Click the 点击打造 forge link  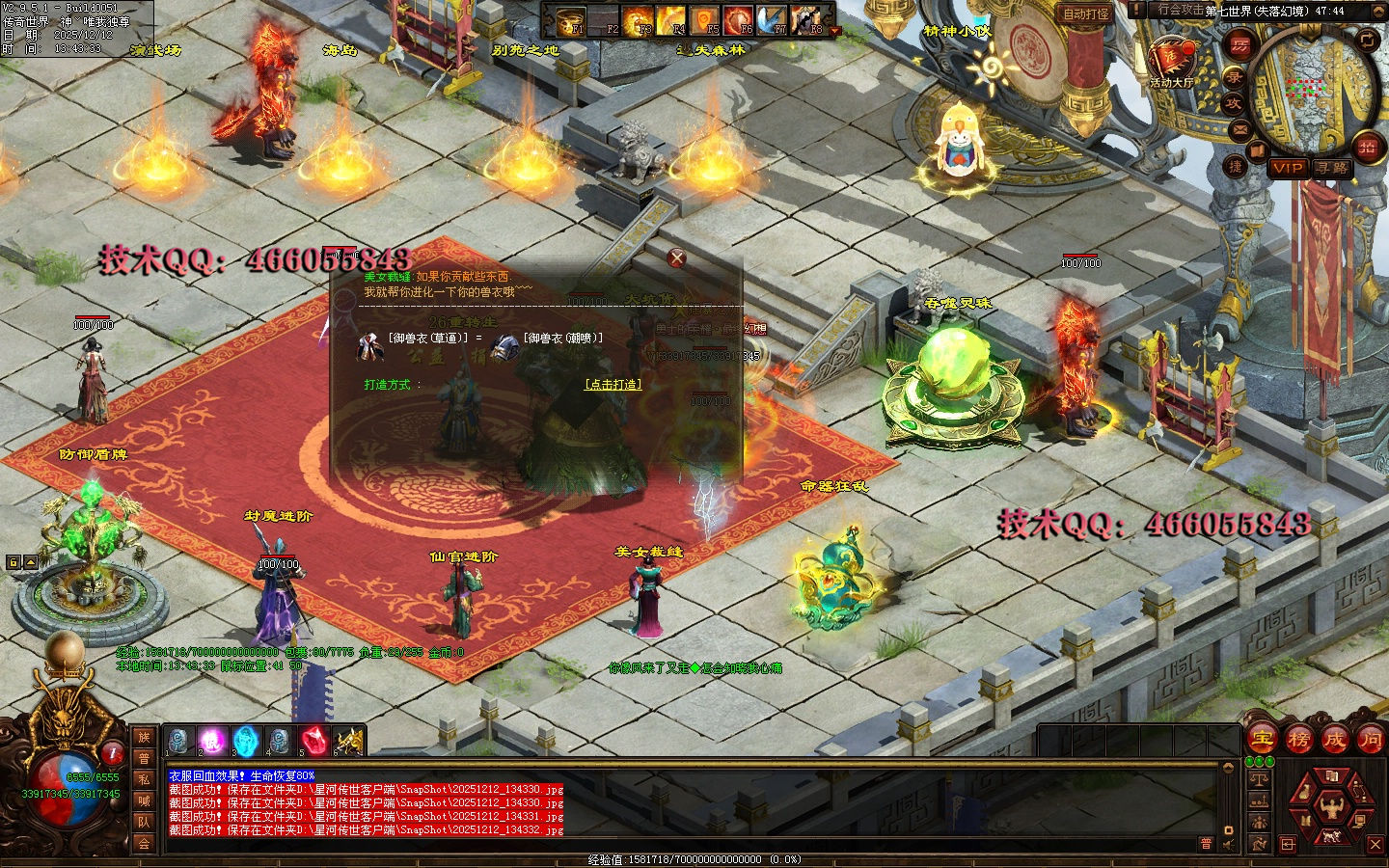[613, 384]
